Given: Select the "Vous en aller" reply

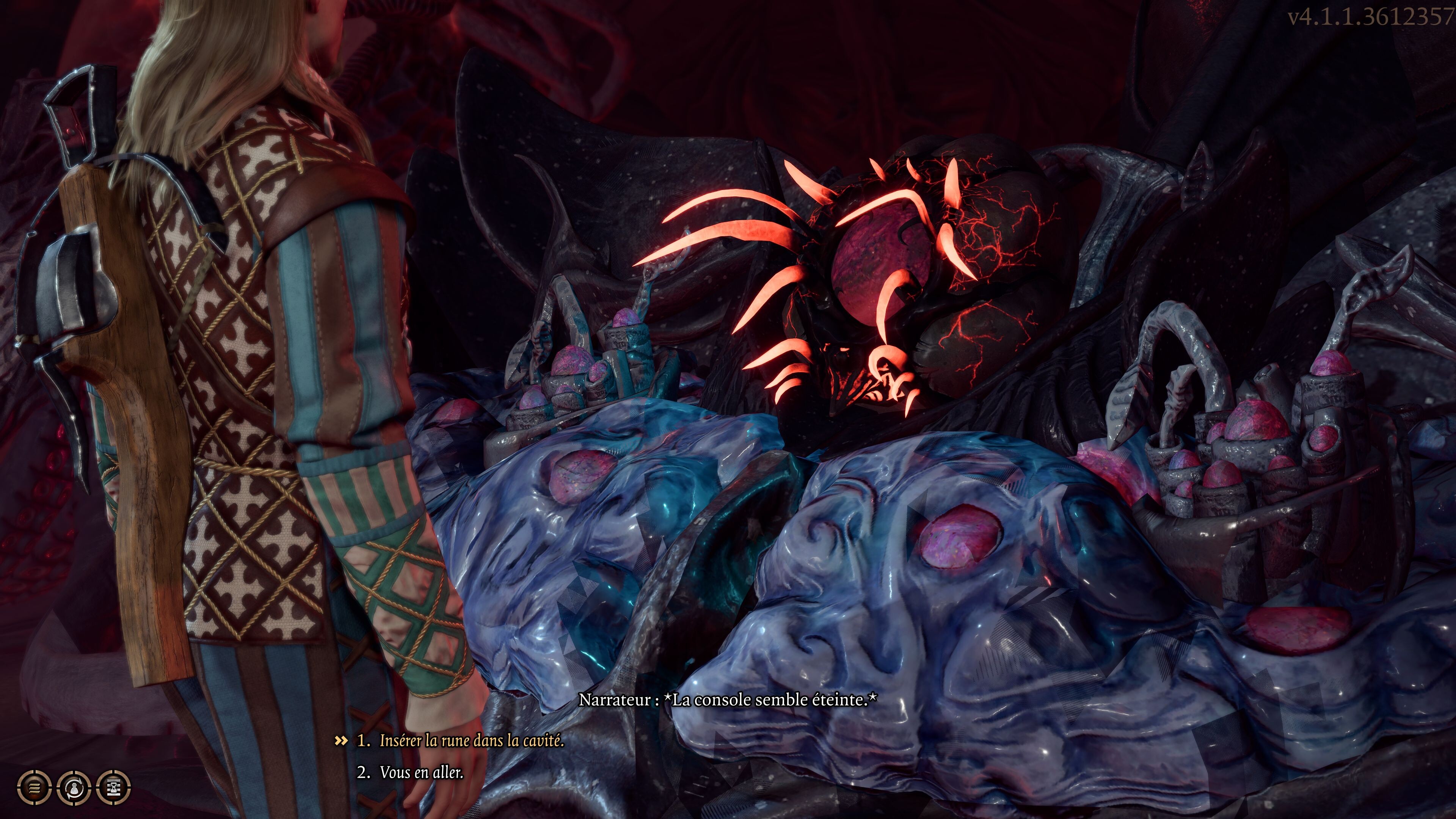Looking at the screenshot, I should coord(421,772).
